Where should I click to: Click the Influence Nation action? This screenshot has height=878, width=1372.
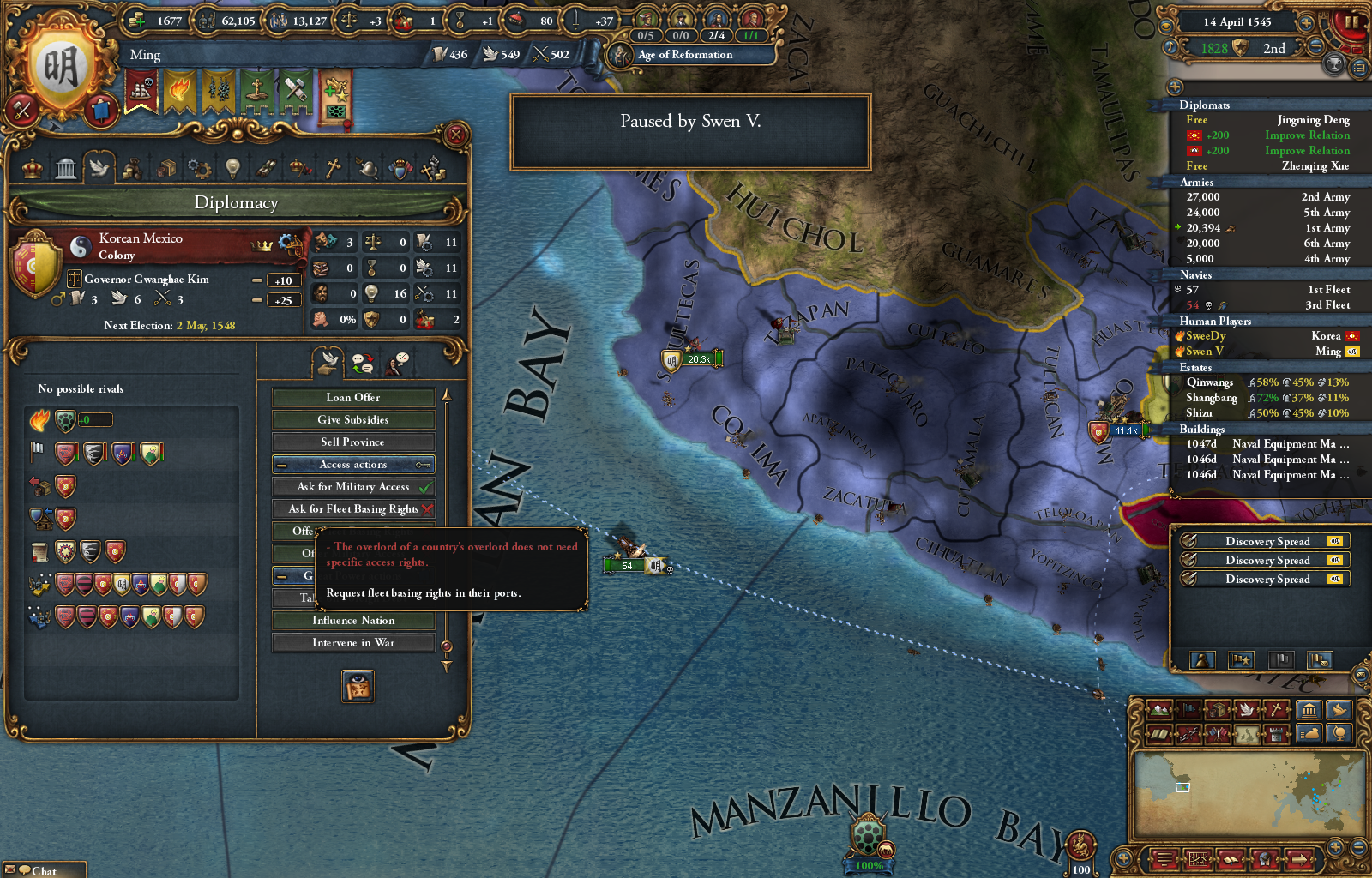tap(353, 620)
